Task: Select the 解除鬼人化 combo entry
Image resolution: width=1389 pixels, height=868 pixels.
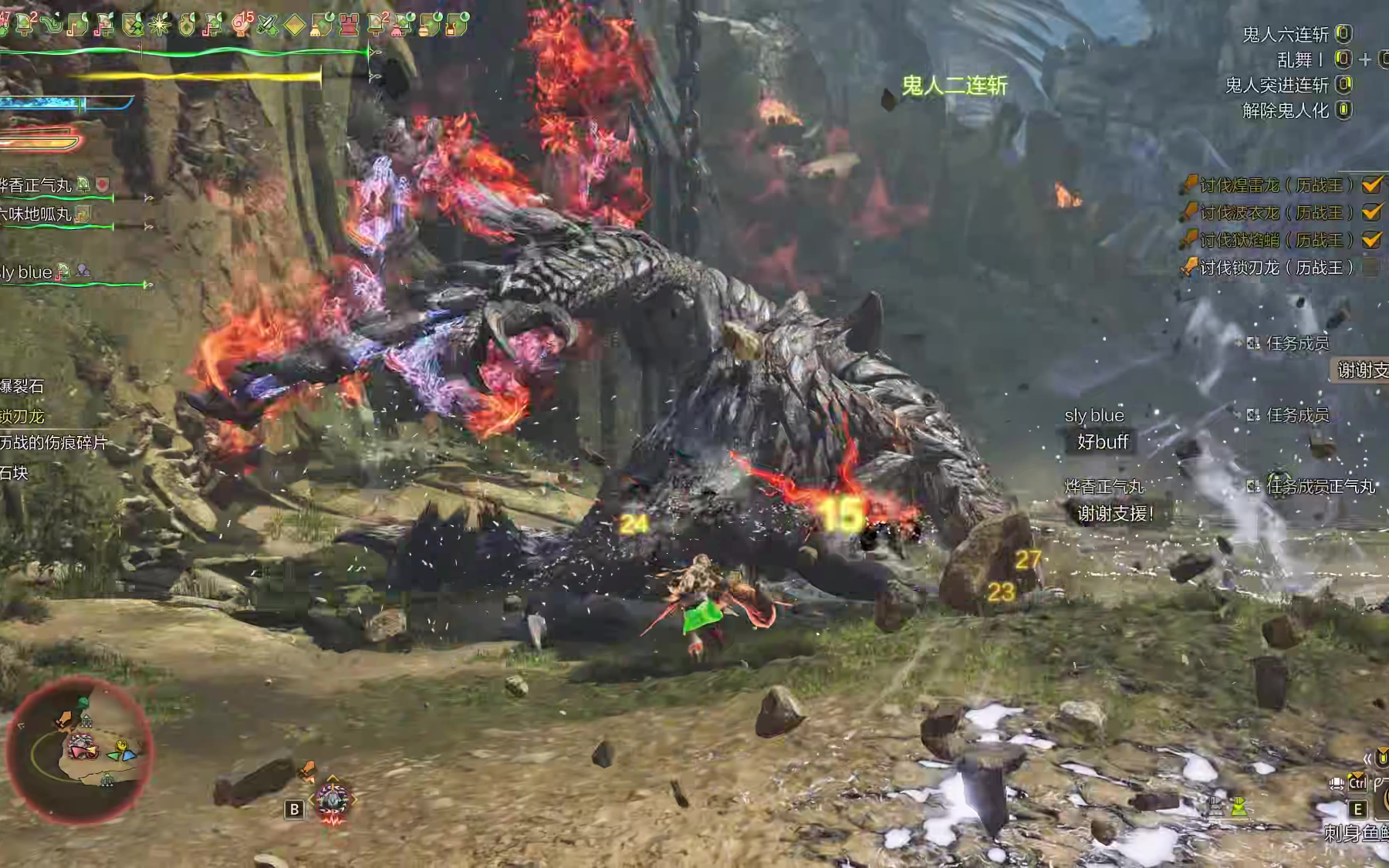Action: click(x=1286, y=110)
